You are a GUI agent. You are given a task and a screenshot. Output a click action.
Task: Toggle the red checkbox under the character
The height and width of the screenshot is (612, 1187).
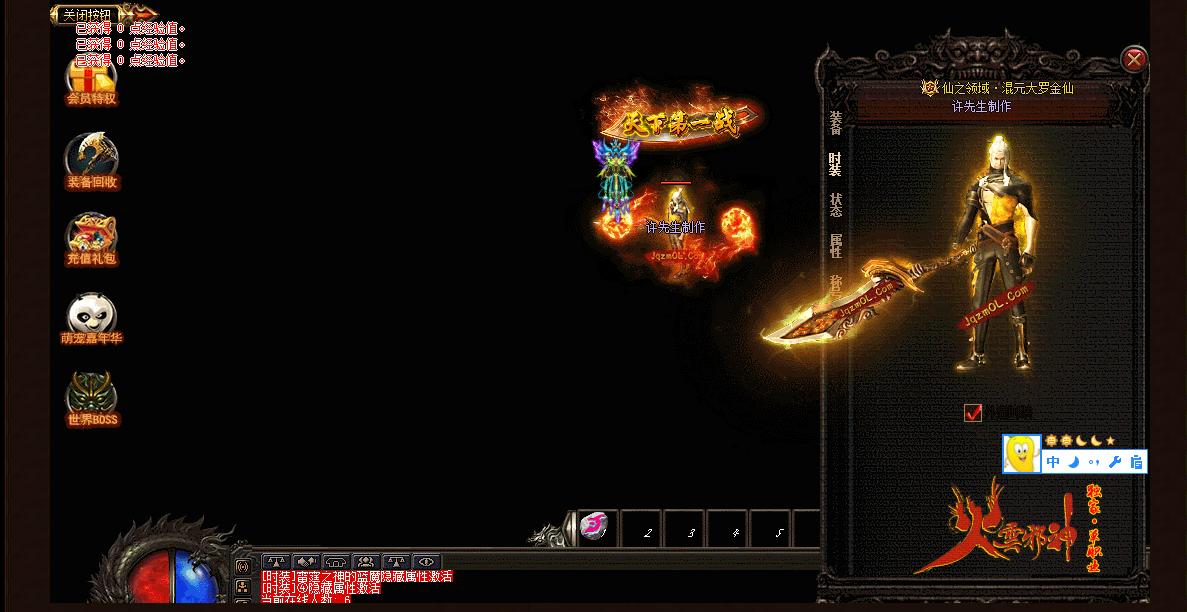tap(973, 413)
